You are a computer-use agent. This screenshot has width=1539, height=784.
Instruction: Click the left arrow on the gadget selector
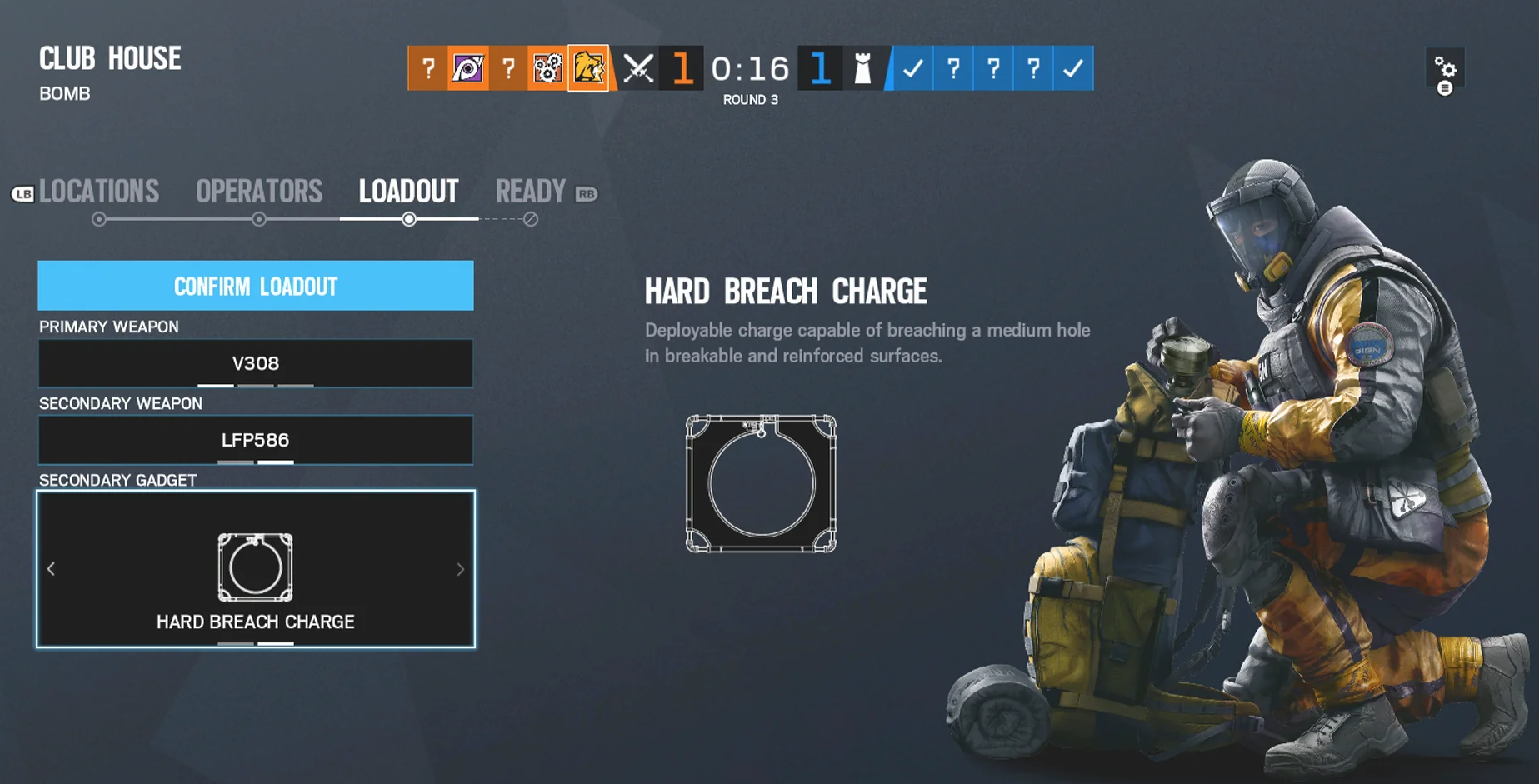51,569
